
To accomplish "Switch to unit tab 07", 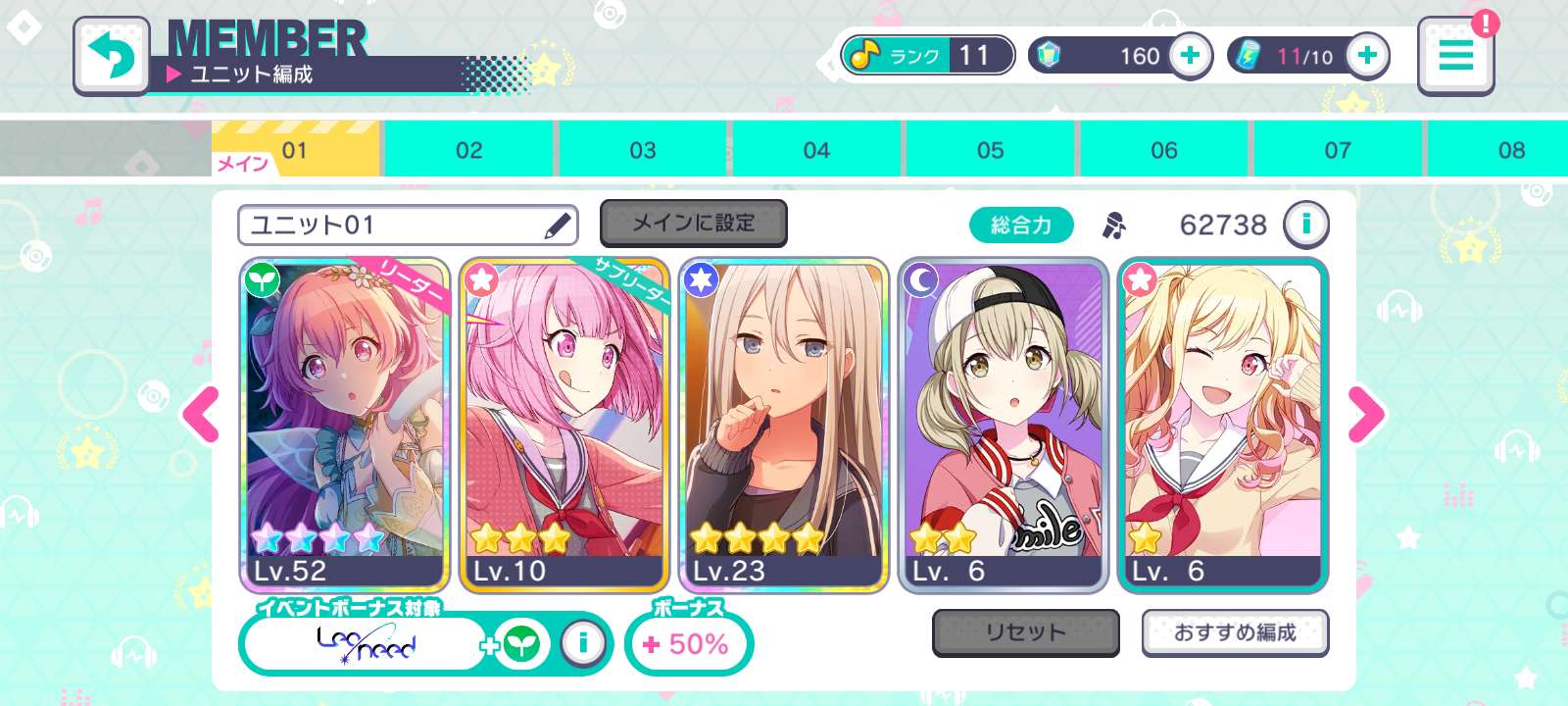I will pyautogui.click(x=1338, y=150).
